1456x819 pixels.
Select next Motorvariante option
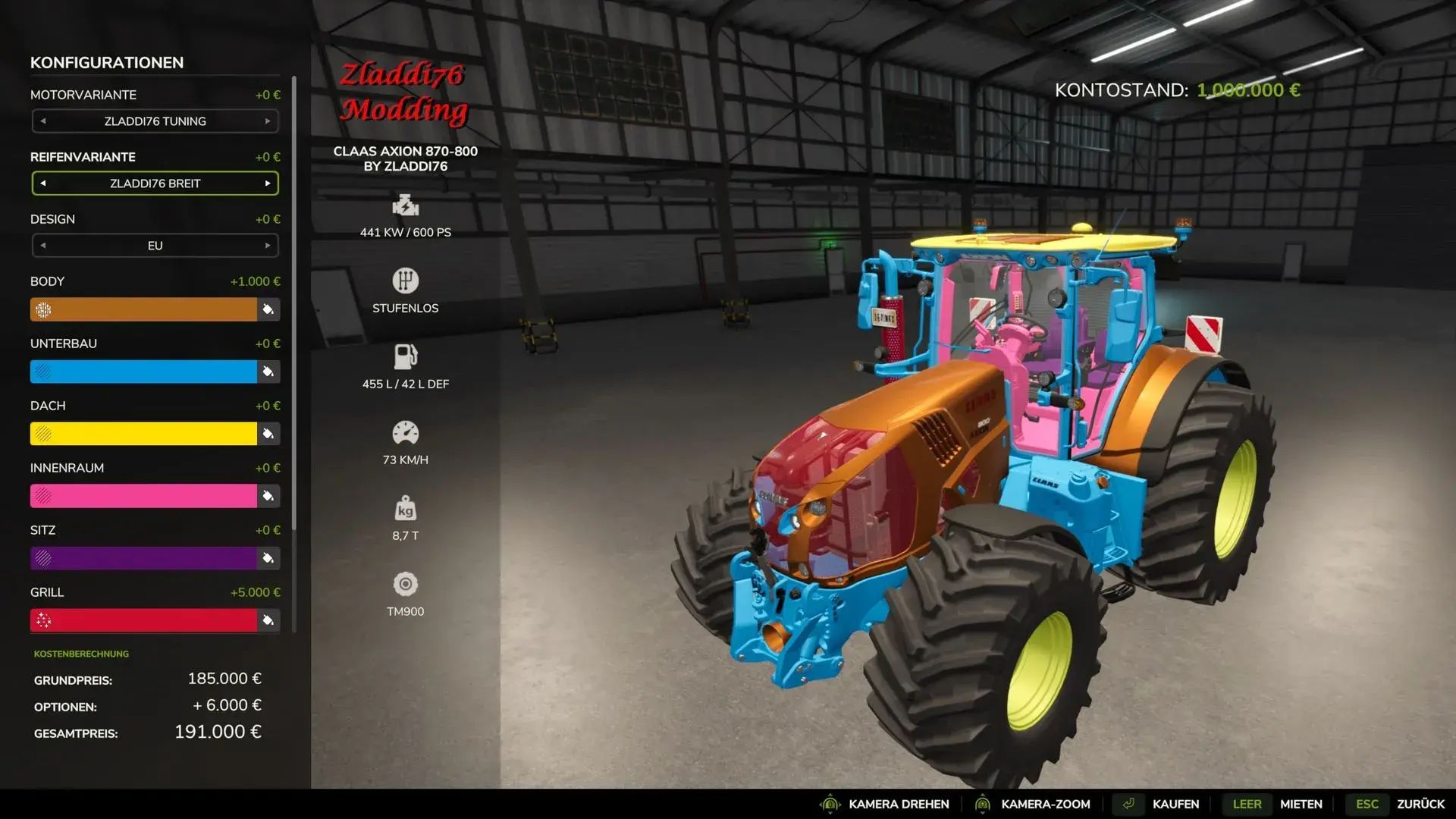(x=268, y=121)
